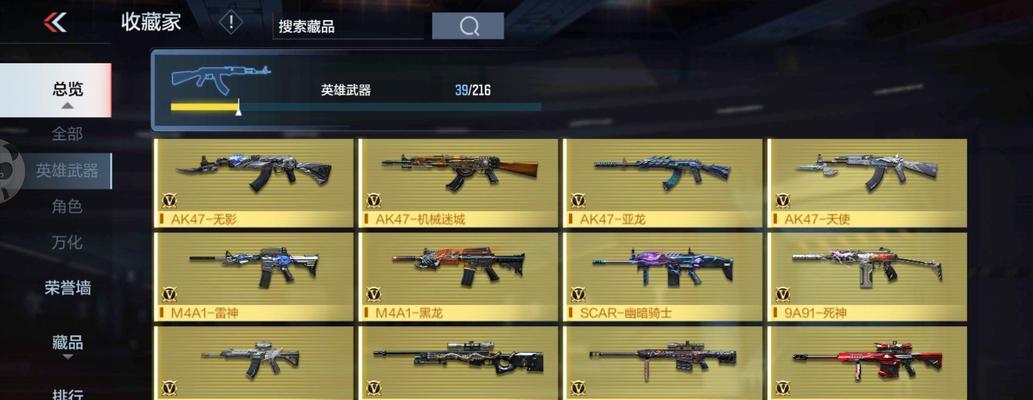1033x400 pixels.
Task: Choose the SCAR-幽暗骑士 weapon card
Action: 663,276
